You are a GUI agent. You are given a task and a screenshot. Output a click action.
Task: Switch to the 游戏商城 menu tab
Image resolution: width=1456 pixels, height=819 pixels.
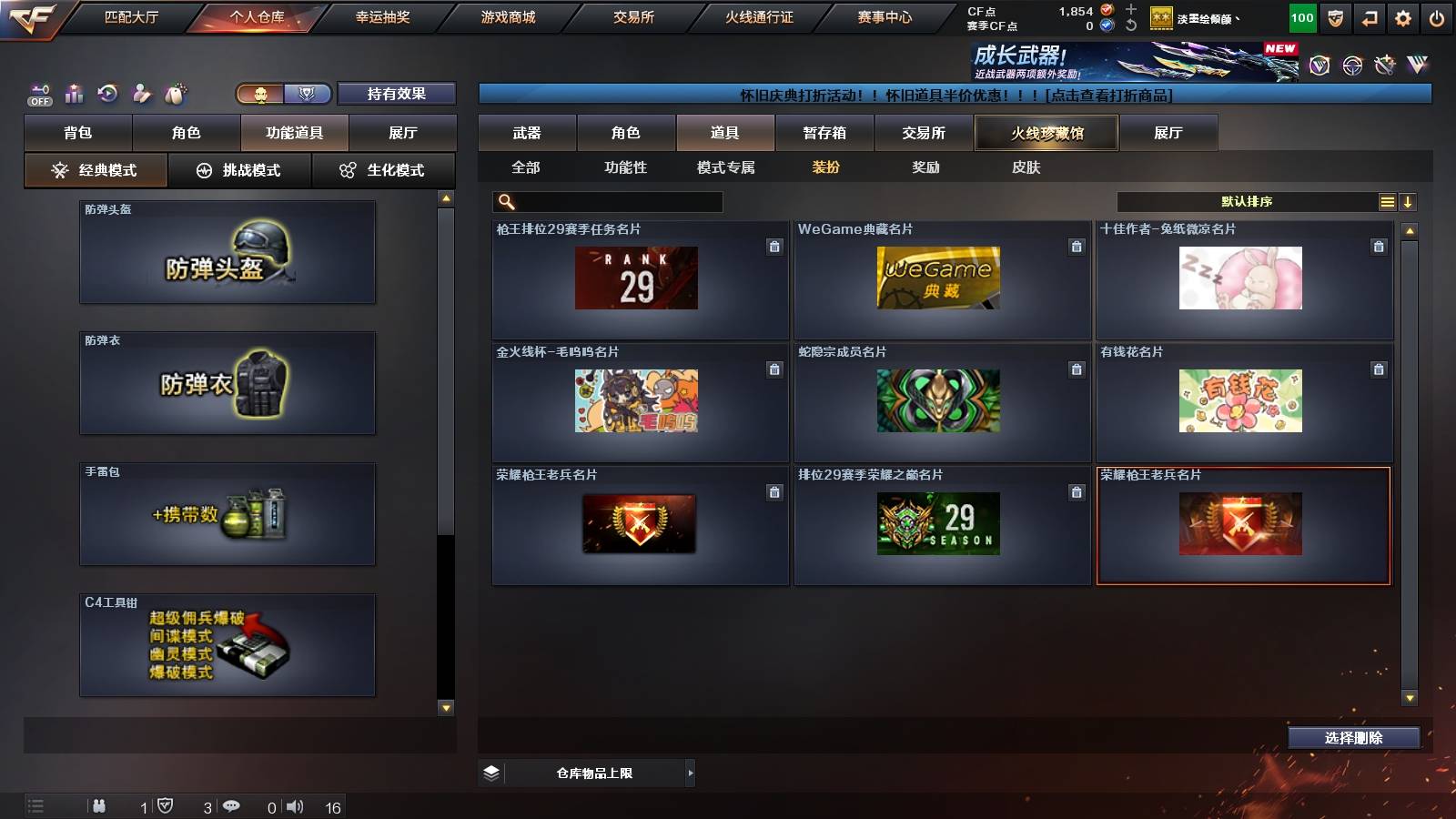506,16
